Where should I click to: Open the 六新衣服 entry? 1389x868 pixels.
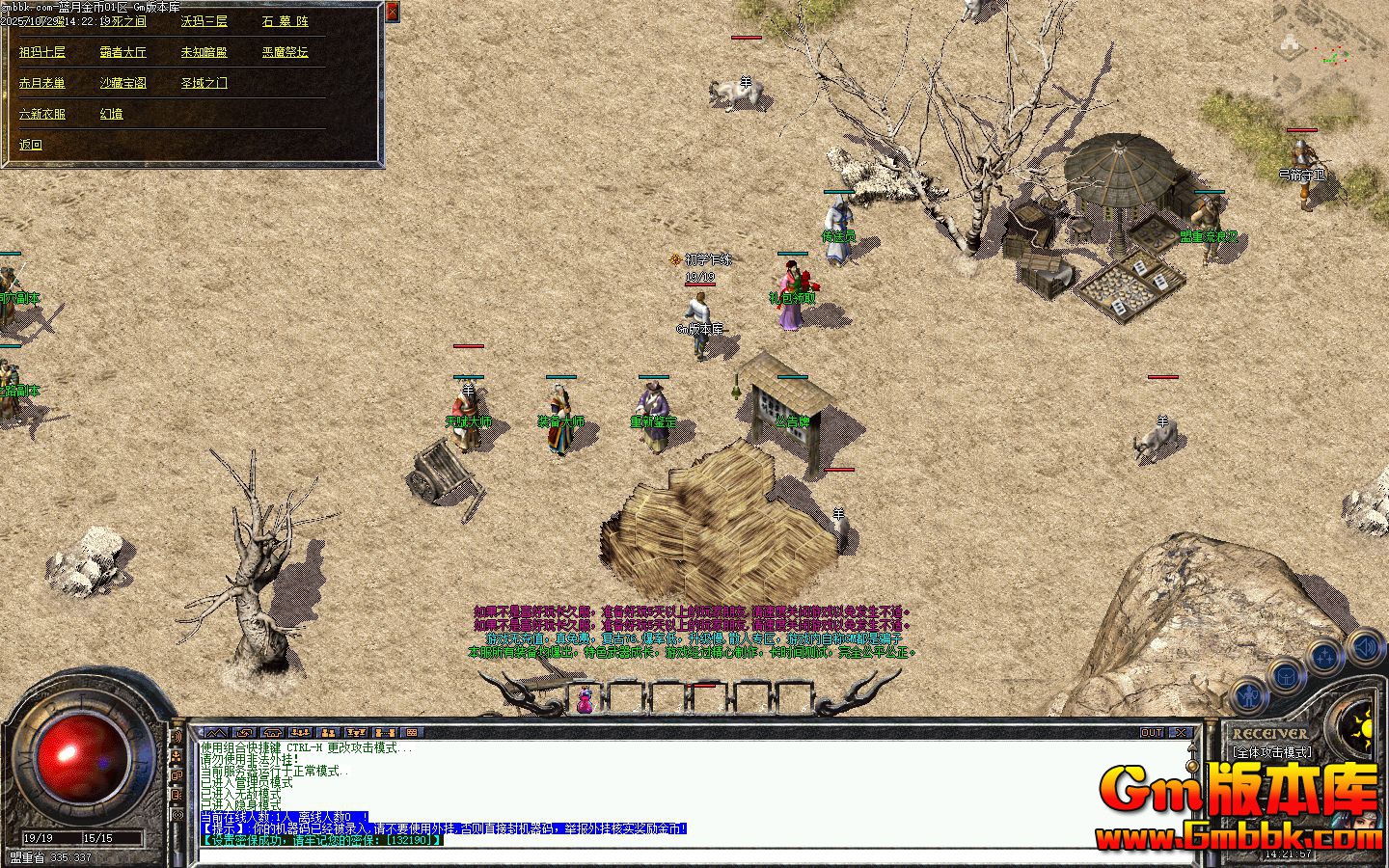[42, 114]
